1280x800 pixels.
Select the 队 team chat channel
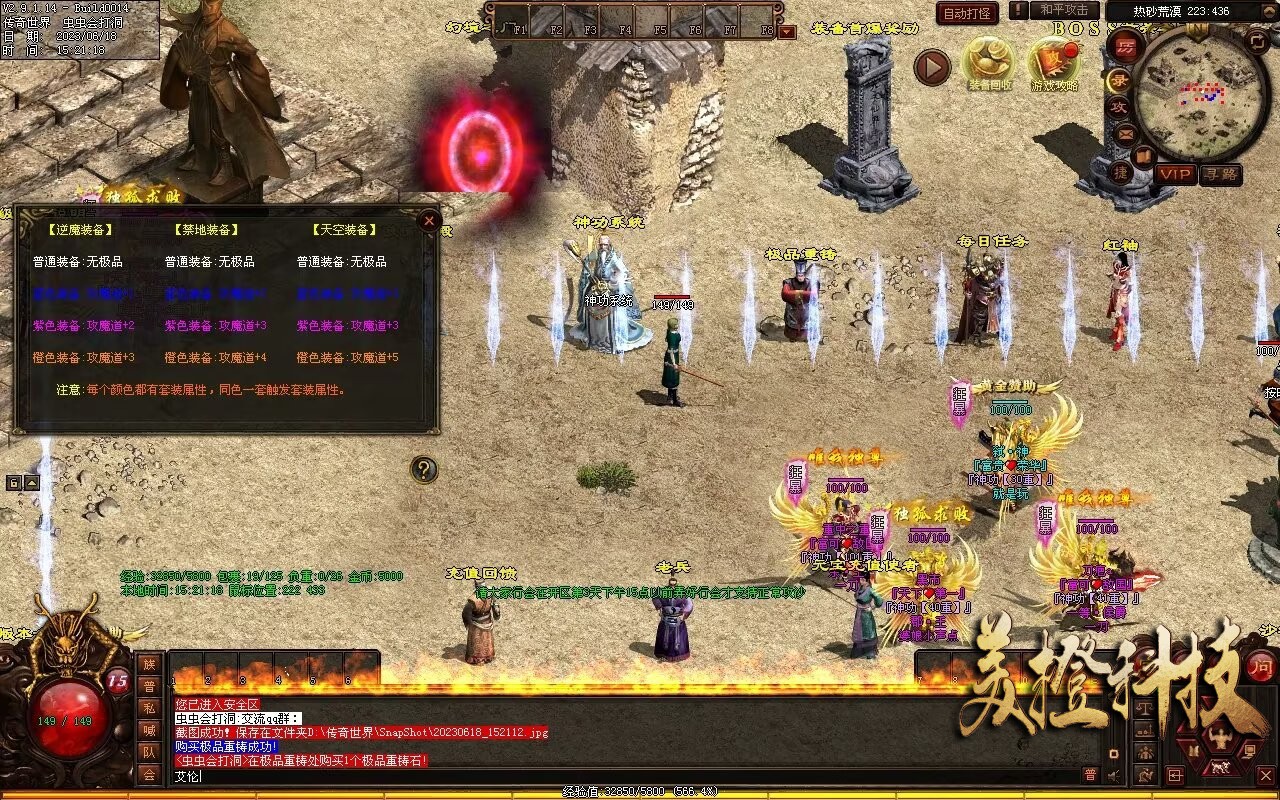tap(149, 752)
